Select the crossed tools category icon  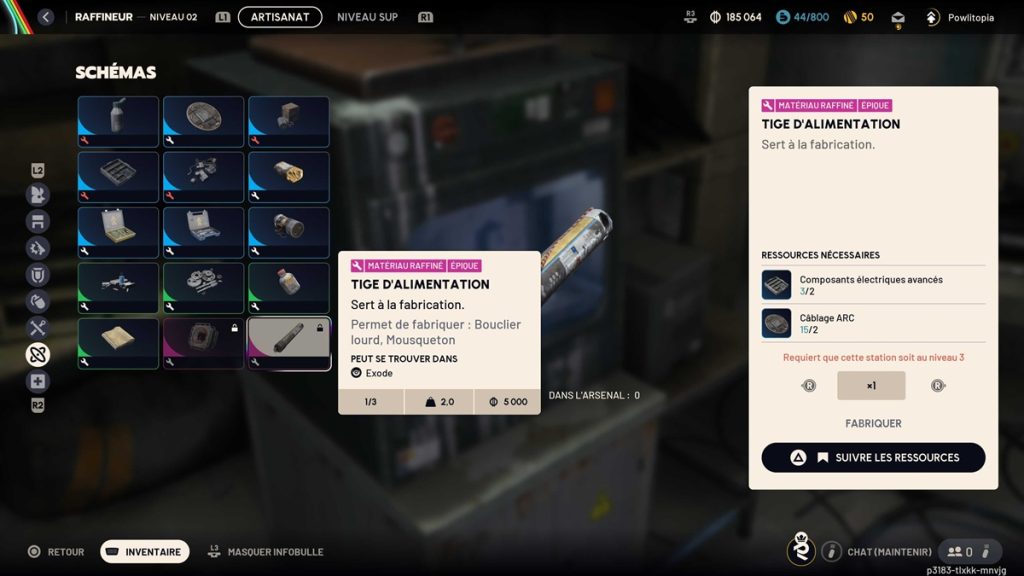coord(38,327)
